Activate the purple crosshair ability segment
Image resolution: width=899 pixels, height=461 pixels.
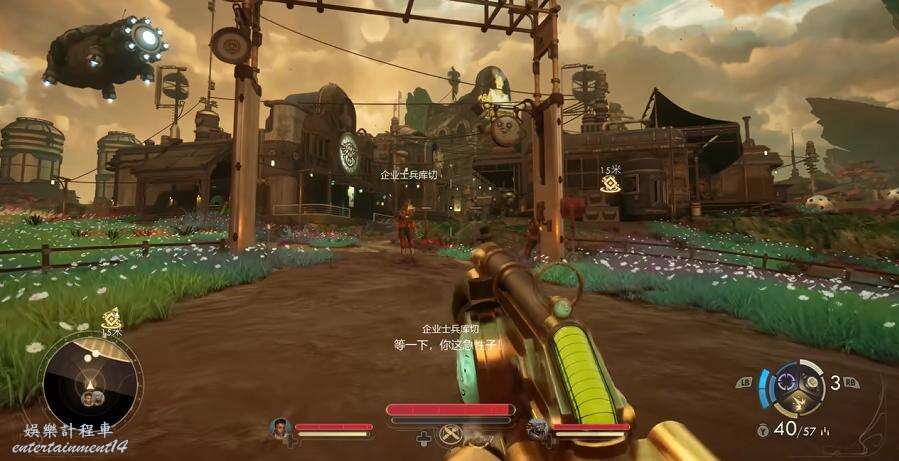pos(785,379)
